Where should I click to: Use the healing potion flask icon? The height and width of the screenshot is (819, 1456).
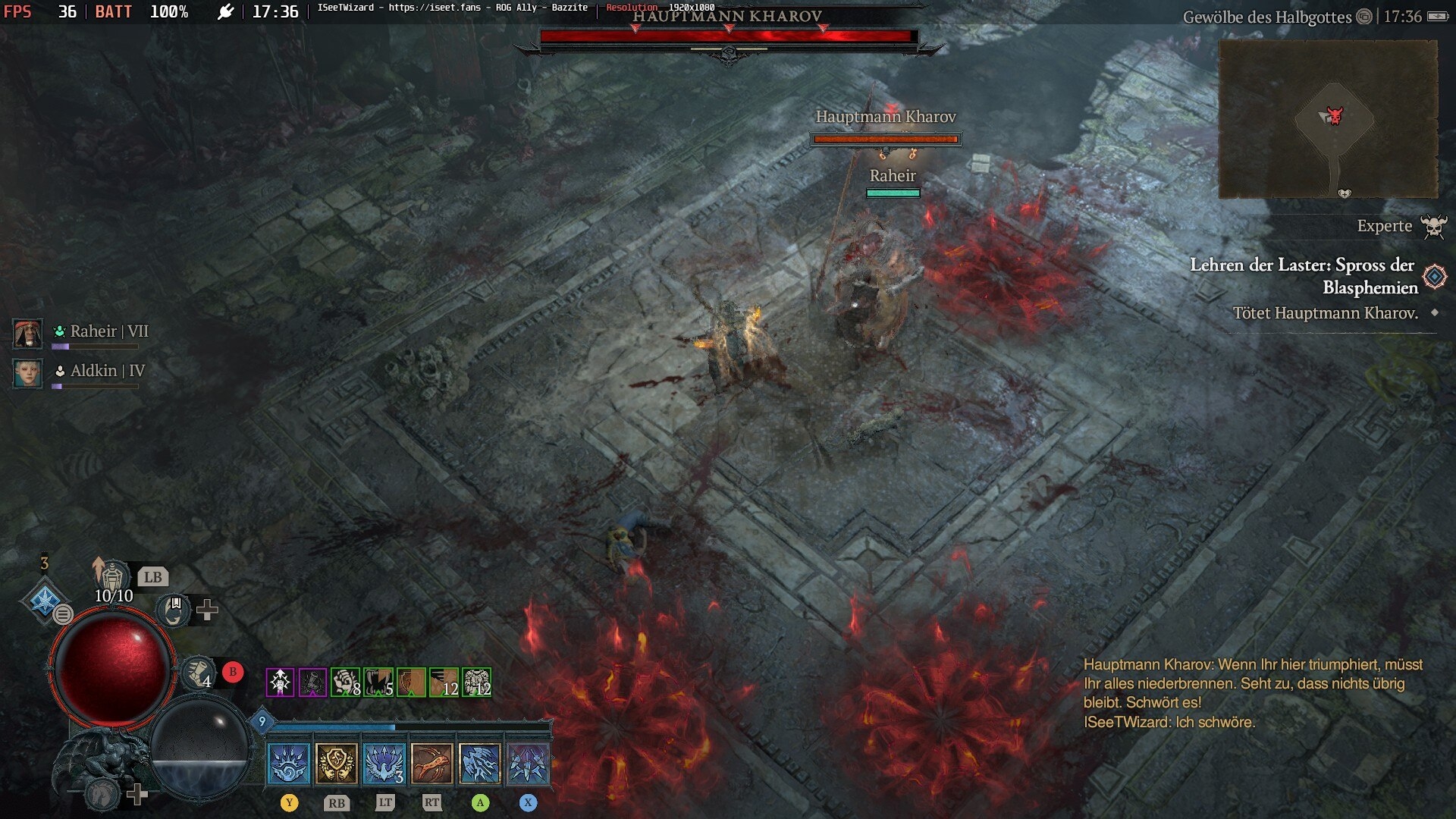pyautogui.click(x=112, y=578)
